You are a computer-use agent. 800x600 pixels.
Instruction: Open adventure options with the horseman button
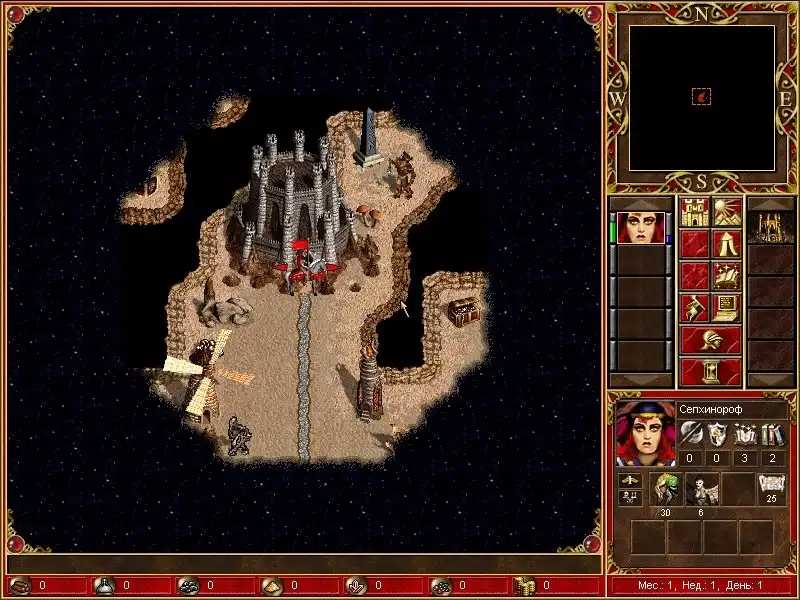click(x=695, y=307)
